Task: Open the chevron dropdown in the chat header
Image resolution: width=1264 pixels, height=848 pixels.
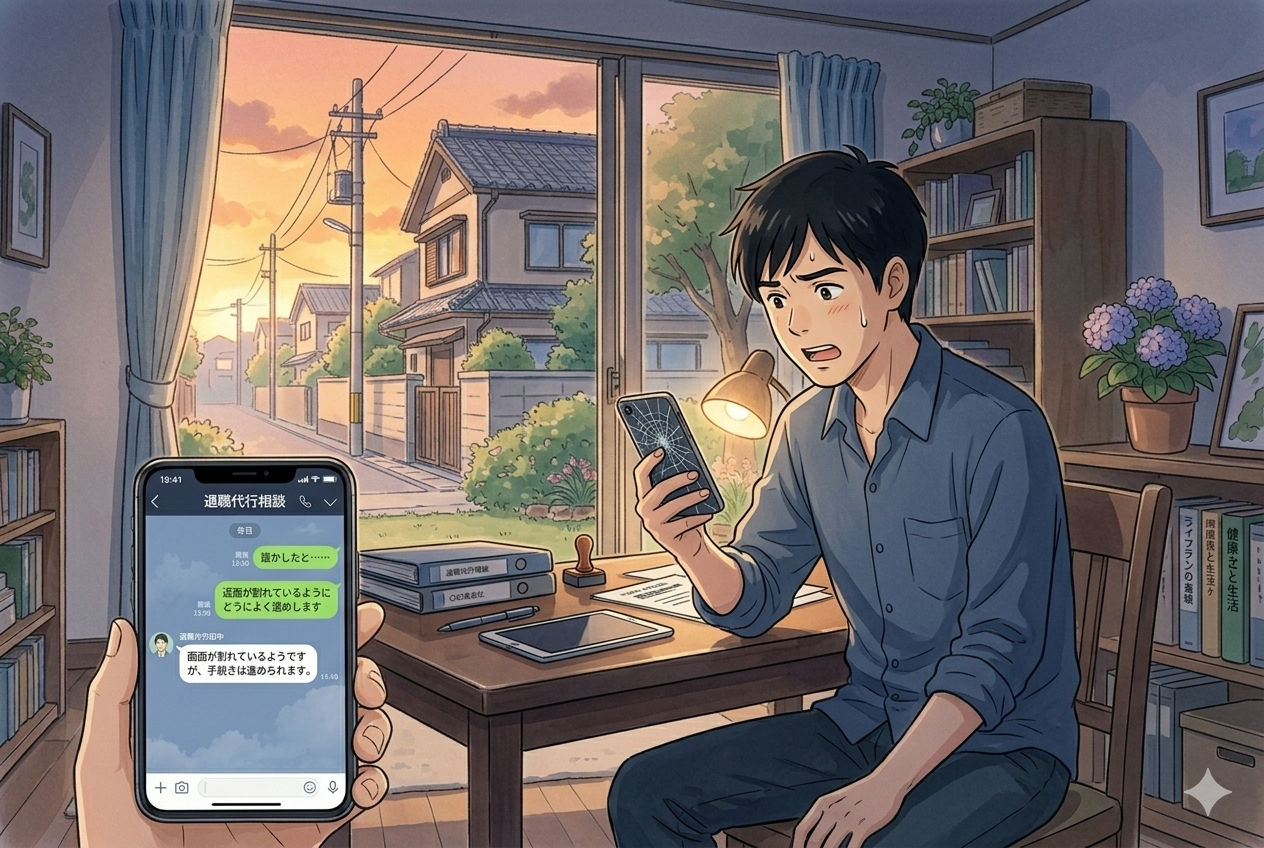Action: coord(330,501)
